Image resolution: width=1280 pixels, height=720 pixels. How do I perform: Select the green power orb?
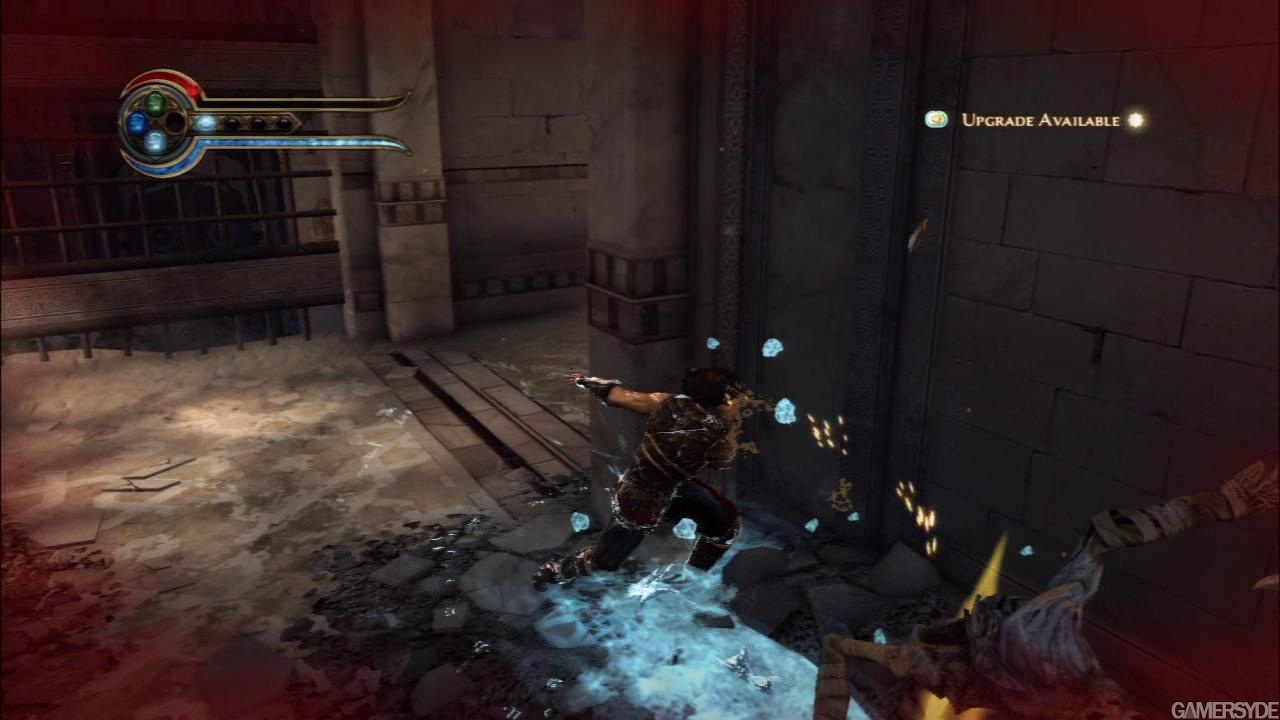[155, 102]
